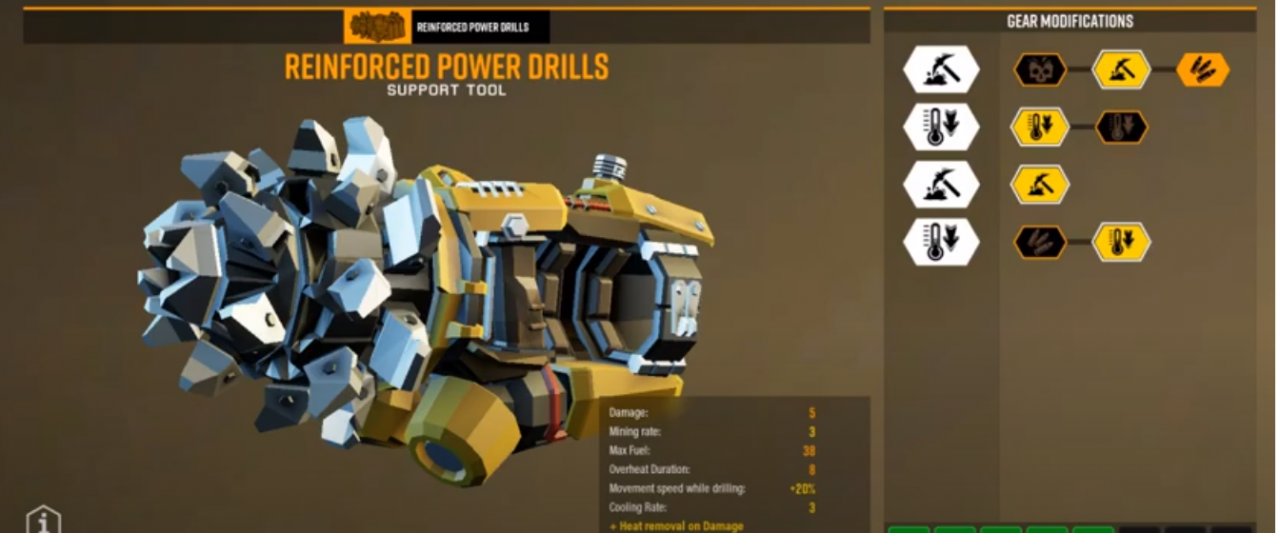Select yellow pickaxe mod between skull and bullets

click(1121, 70)
